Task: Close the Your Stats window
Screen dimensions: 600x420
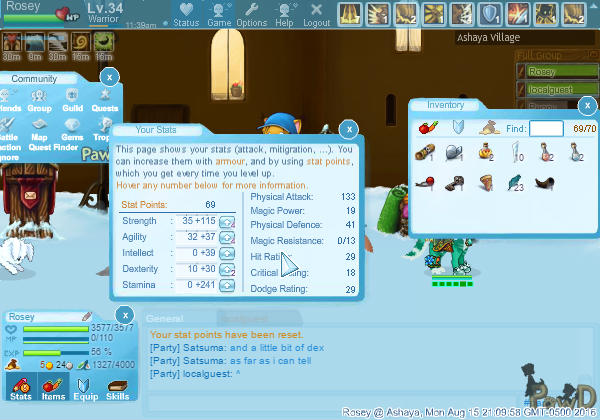Action: (348, 129)
